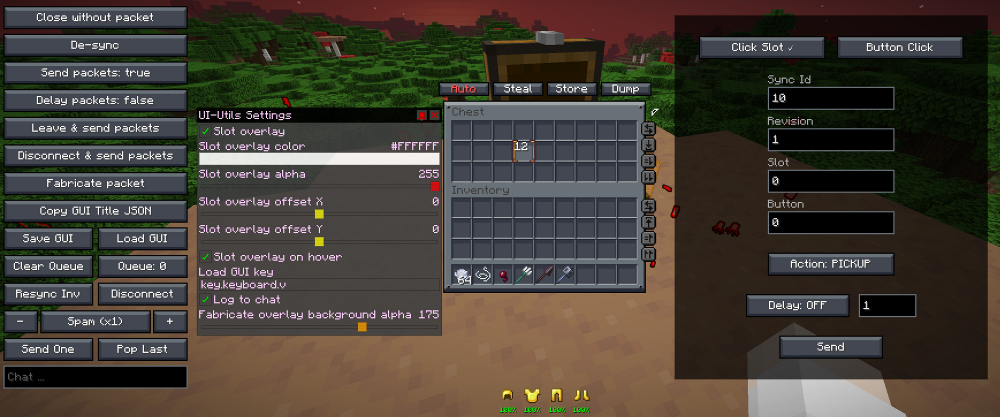Screen dimensions: 1000x417
Task: Click the Close without packet button
Action: click(x=95, y=18)
